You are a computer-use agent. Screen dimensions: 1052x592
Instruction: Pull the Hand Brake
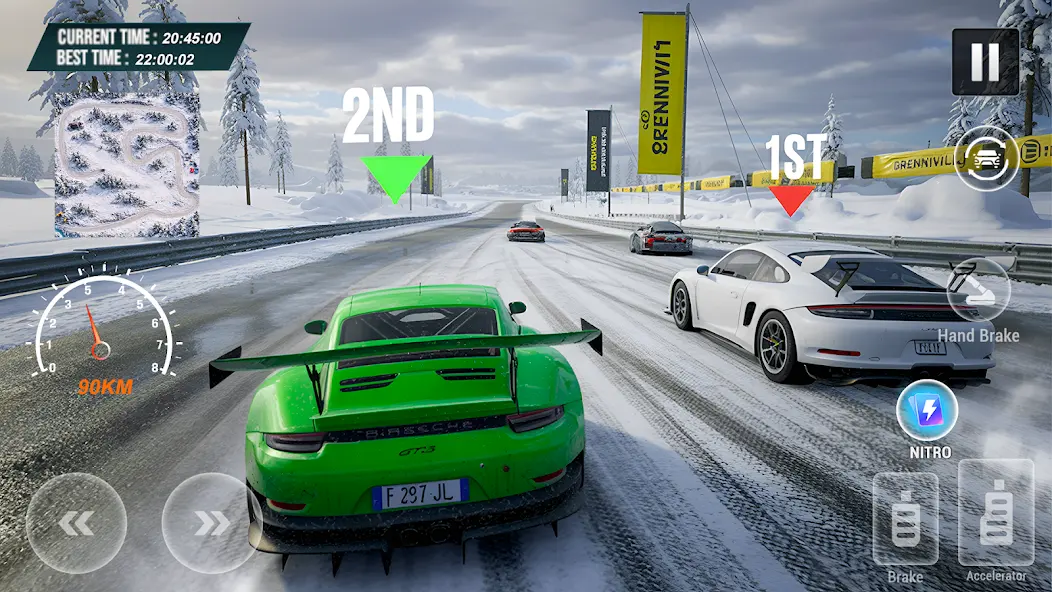click(978, 290)
